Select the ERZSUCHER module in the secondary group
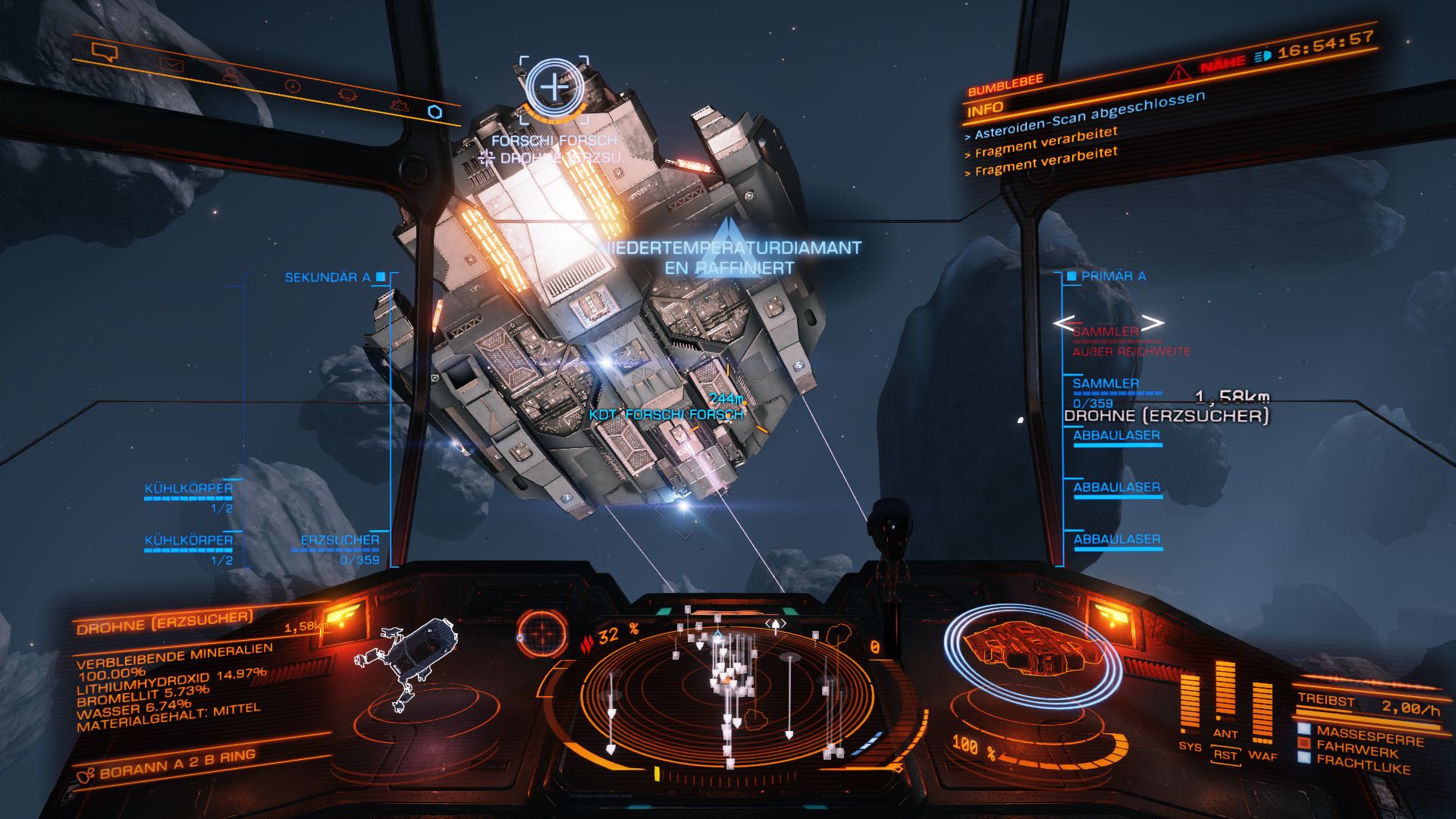This screenshot has width=1456, height=819. (x=340, y=541)
